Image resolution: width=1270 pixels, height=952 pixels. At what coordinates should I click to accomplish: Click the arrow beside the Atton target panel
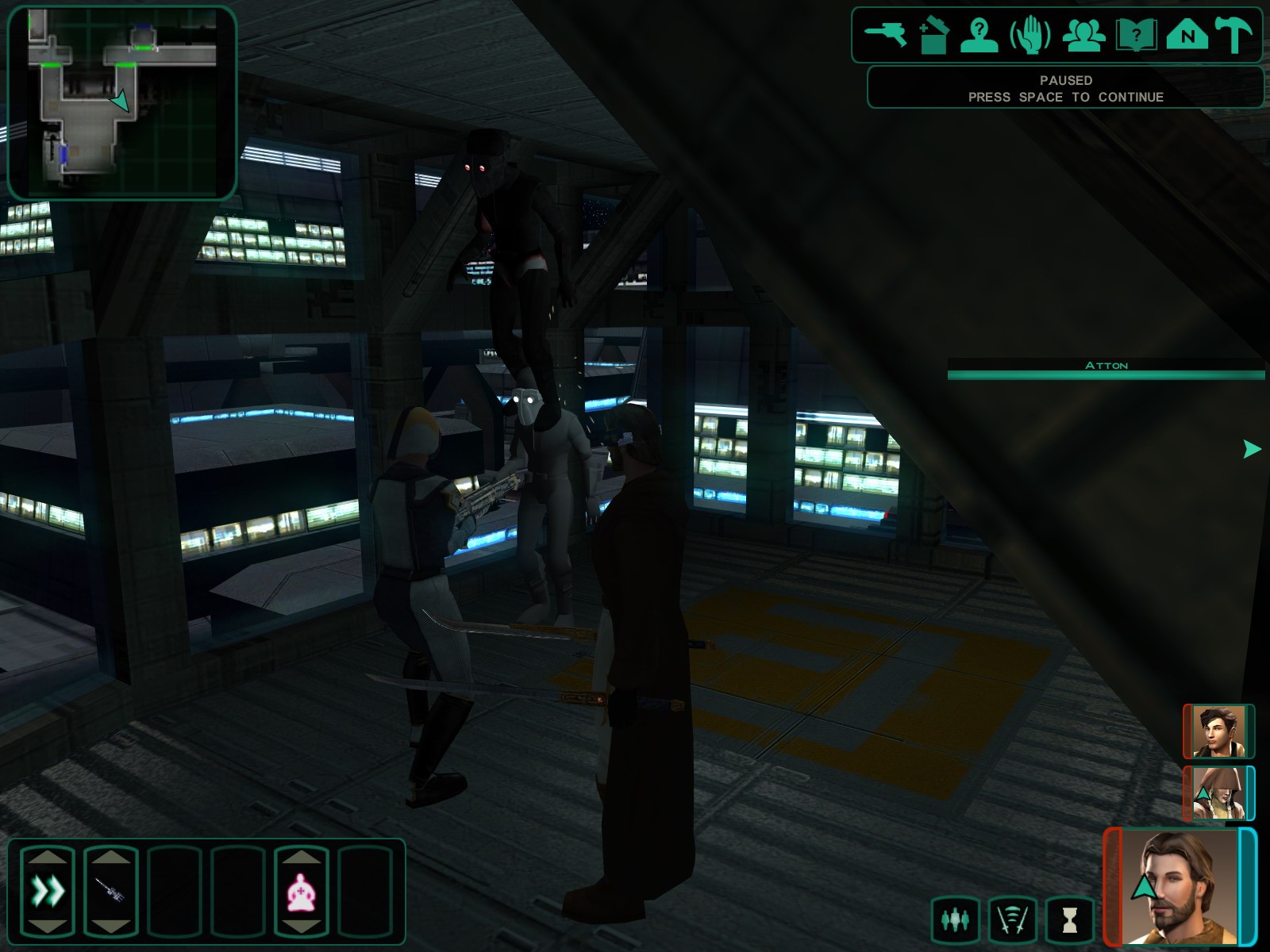tap(1252, 449)
